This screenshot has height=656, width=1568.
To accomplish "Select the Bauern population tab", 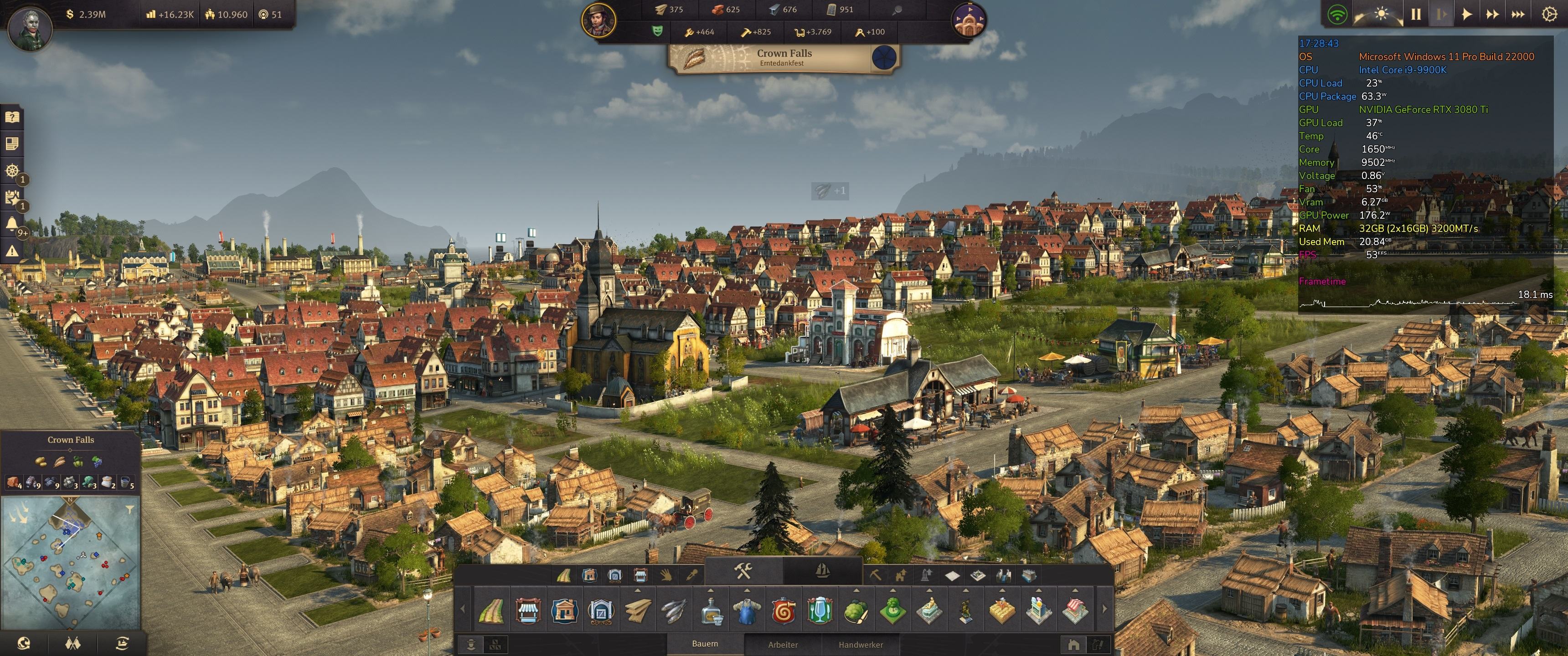I will [705, 644].
